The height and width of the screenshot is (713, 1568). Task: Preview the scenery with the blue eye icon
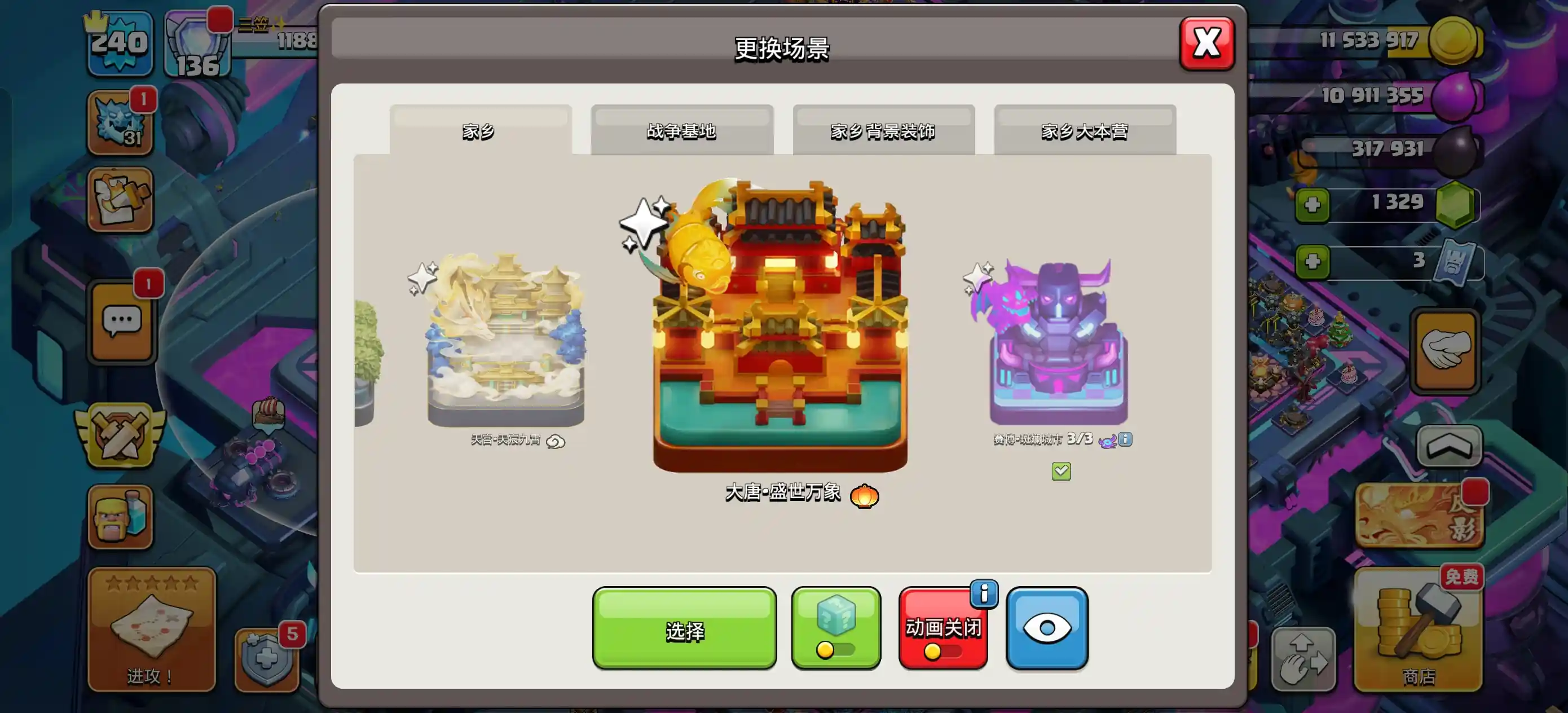1047,627
